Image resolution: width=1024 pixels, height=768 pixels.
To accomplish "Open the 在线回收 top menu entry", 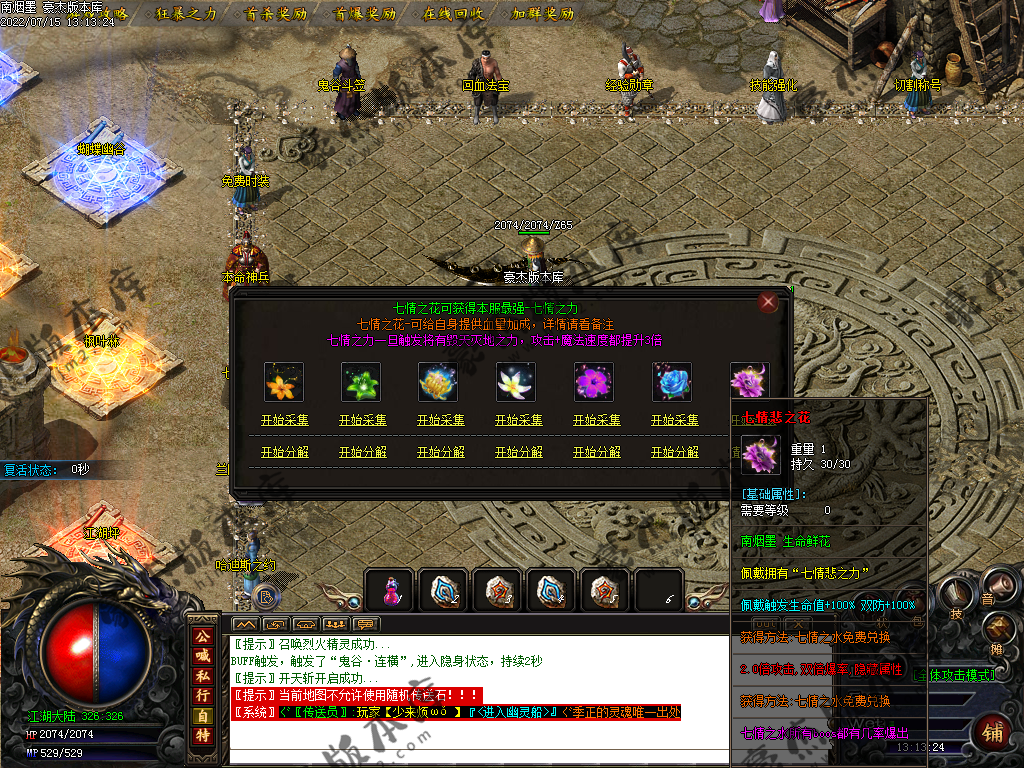I will pyautogui.click(x=453, y=14).
